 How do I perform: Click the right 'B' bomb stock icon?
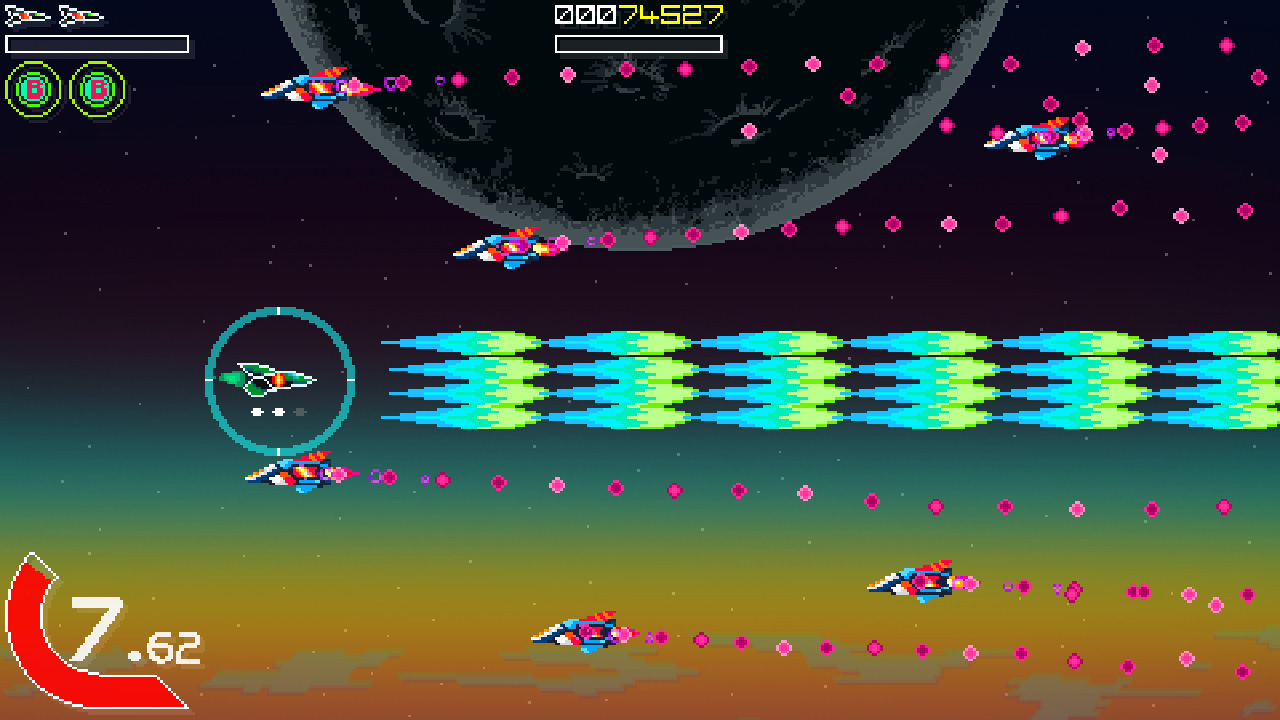[95, 88]
